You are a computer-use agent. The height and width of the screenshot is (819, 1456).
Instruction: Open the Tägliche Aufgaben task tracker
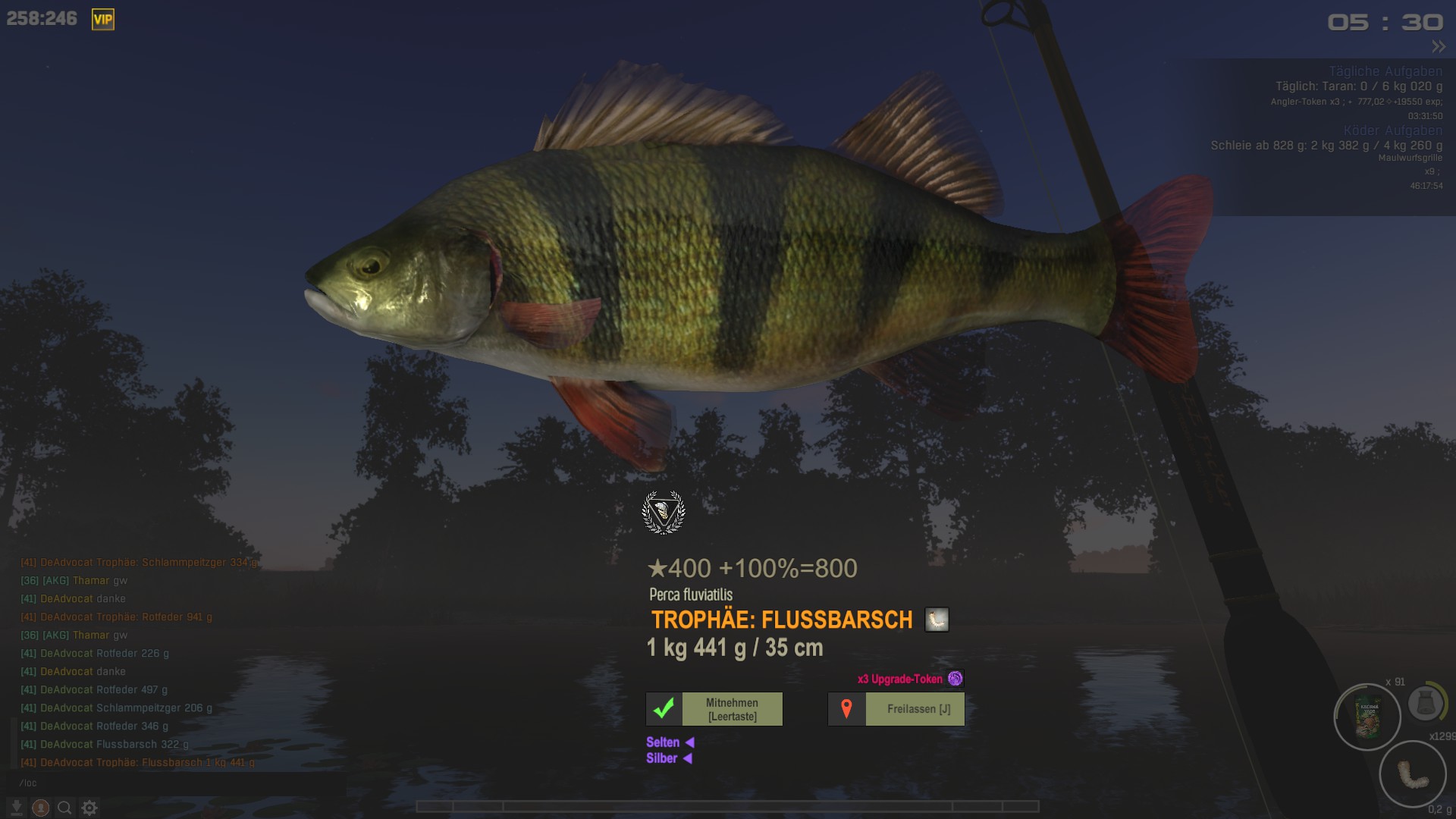tap(1385, 71)
